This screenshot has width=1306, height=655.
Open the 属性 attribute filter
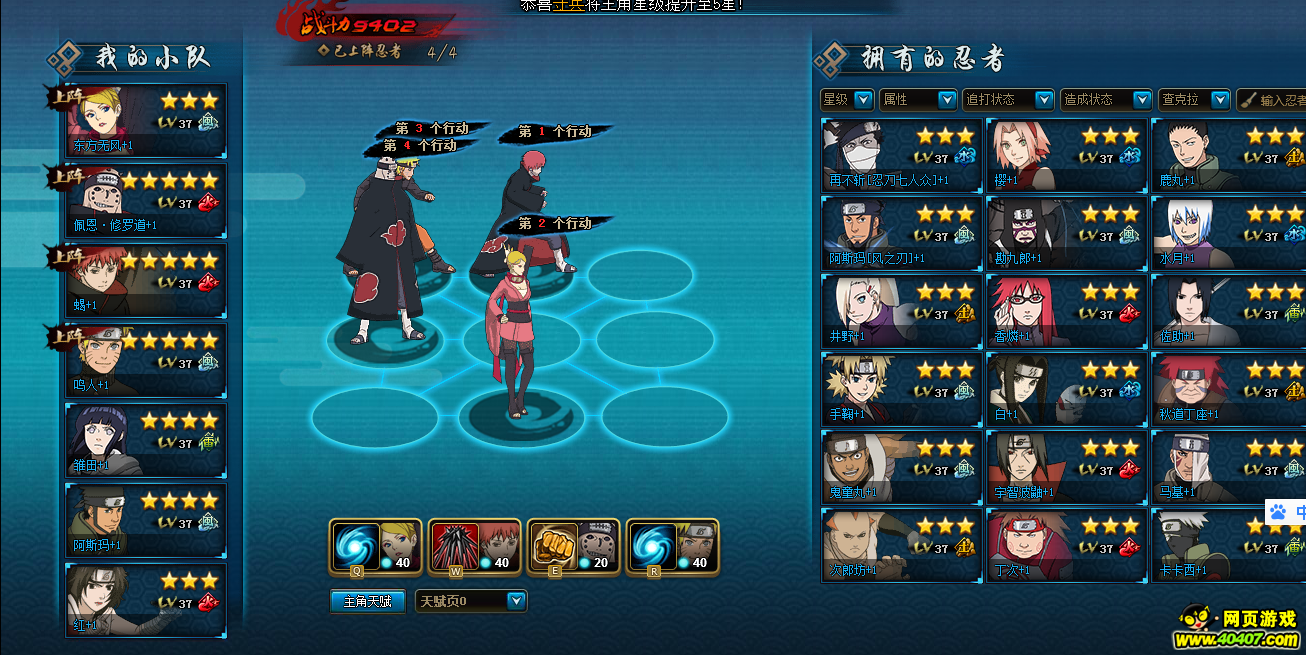click(918, 100)
